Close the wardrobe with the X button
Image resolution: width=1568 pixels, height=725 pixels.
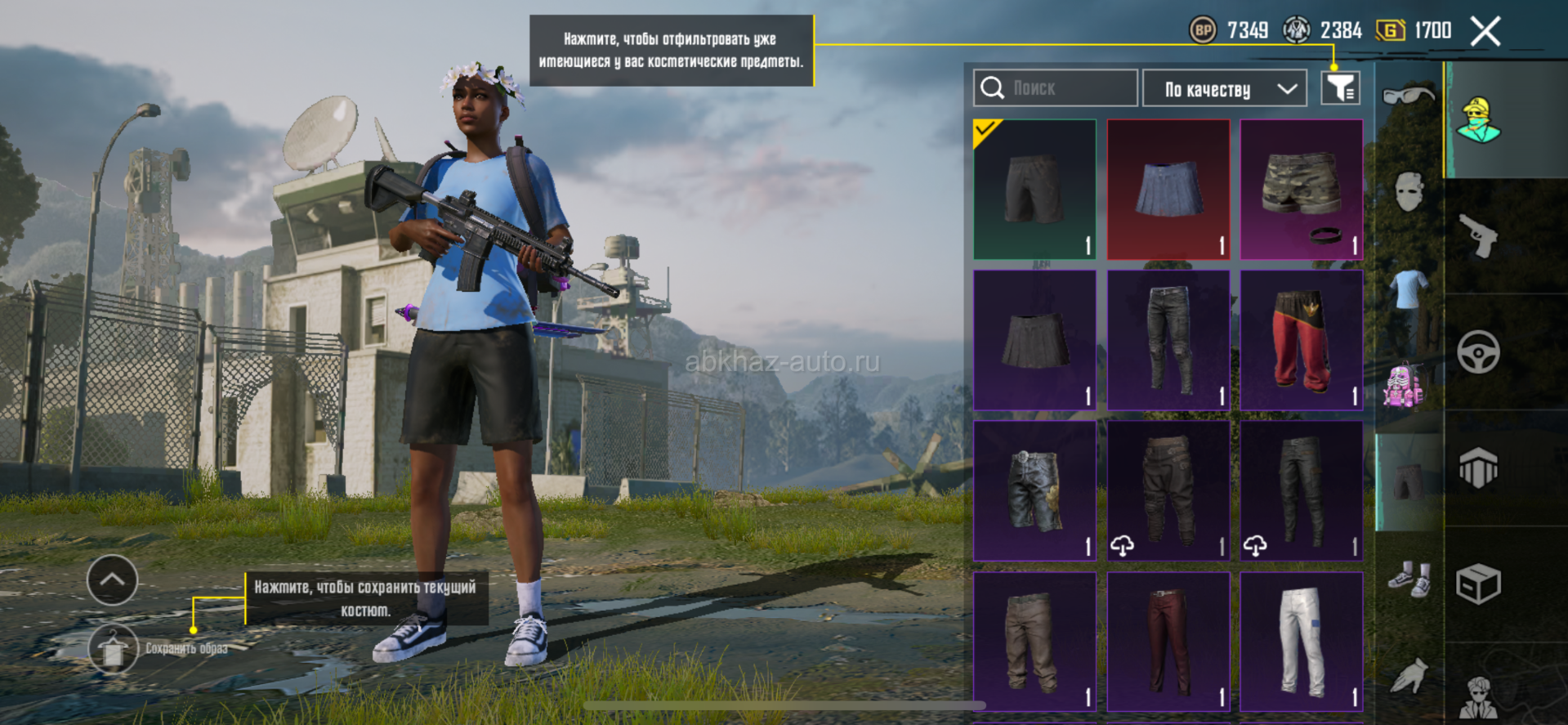1485,32
